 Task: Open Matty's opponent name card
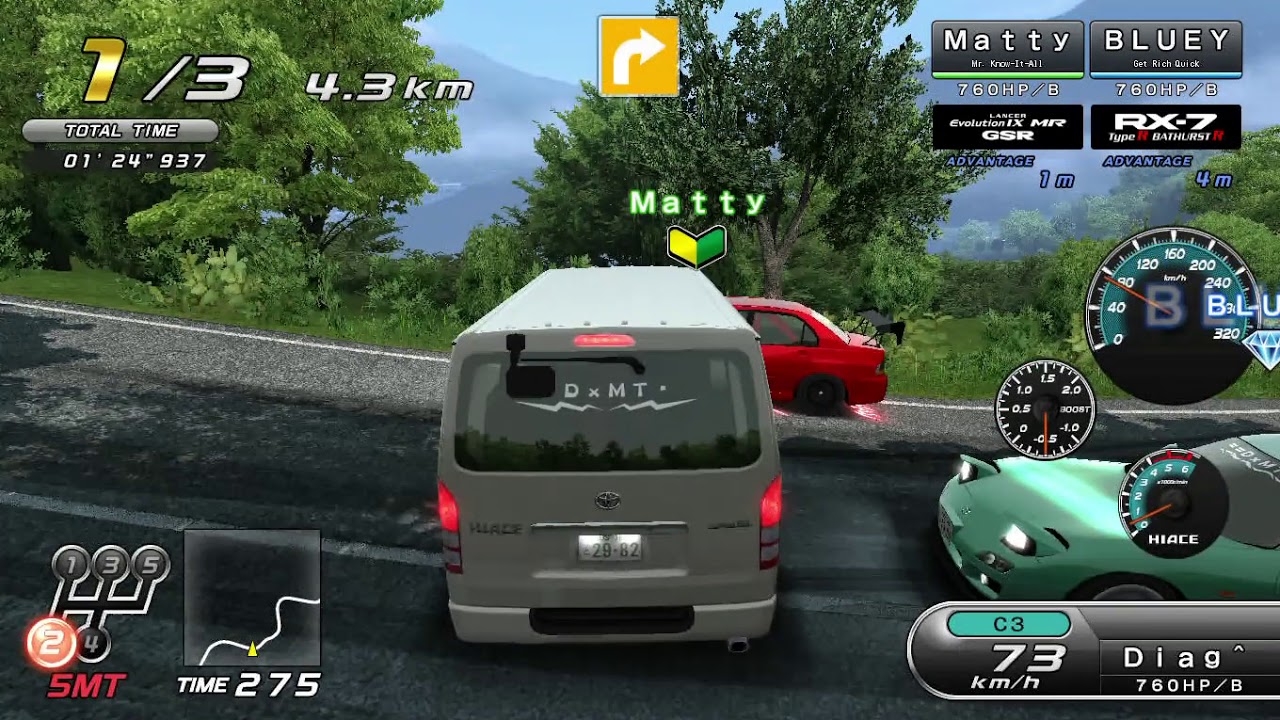point(1007,48)
